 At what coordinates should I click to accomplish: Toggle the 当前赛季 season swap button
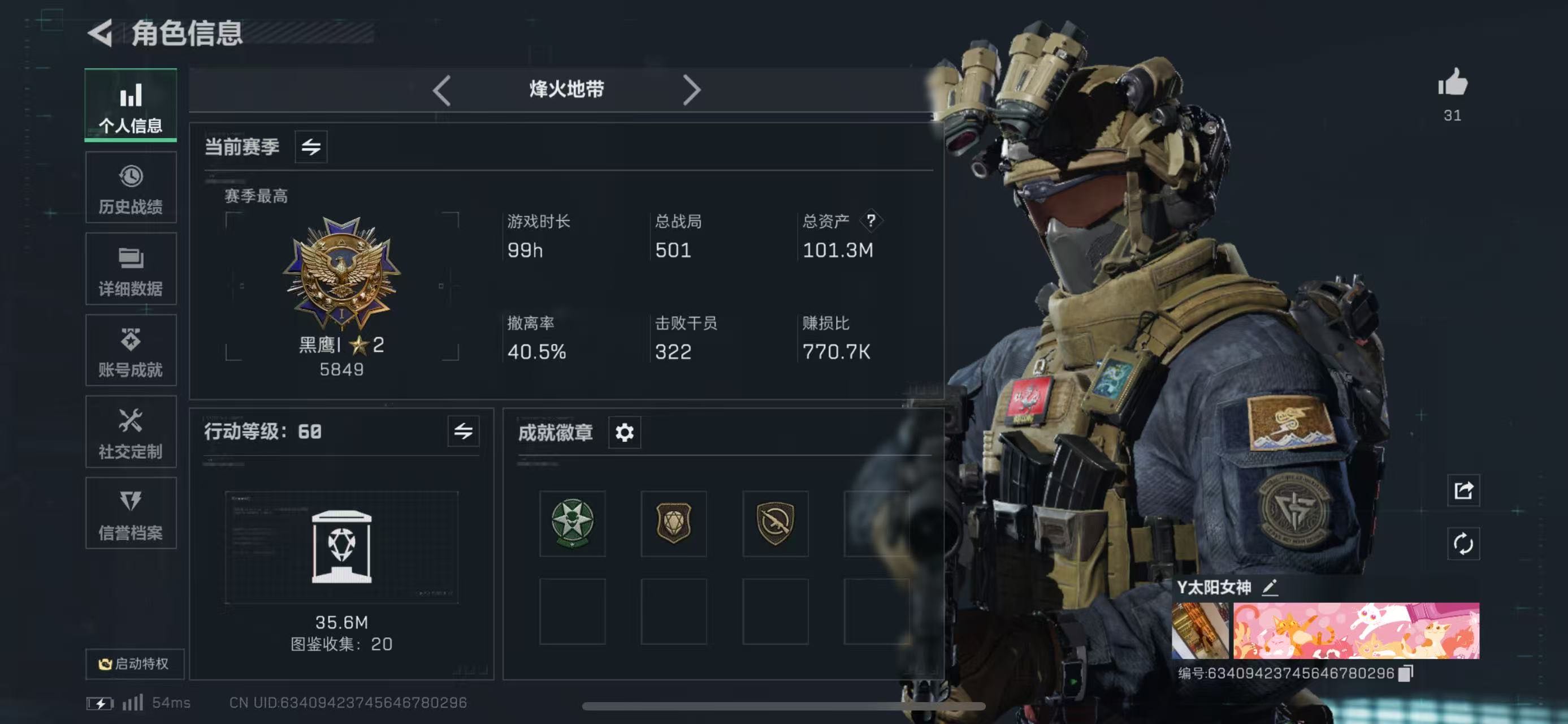pyautogui.click(x=311, y=146)
